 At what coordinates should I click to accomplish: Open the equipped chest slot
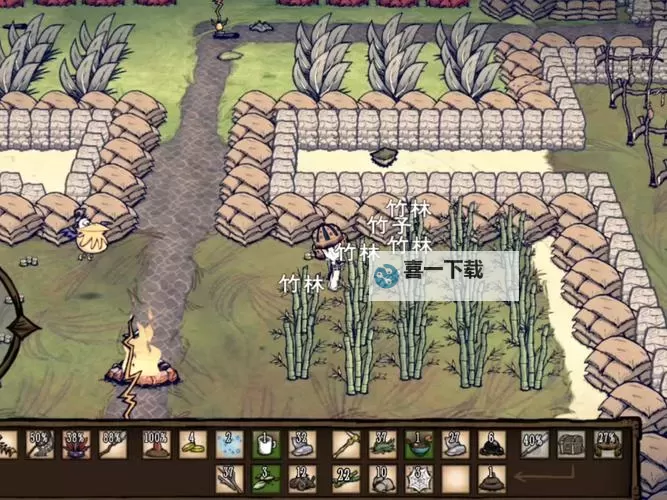point(571,444)
